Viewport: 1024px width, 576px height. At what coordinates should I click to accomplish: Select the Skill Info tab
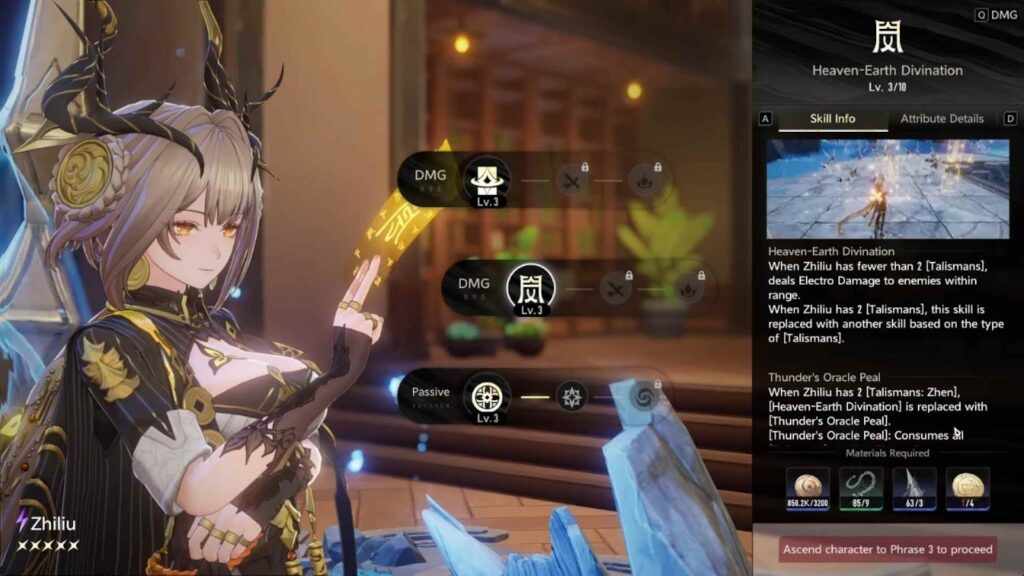pyautogui.click(x=831, y=118)
